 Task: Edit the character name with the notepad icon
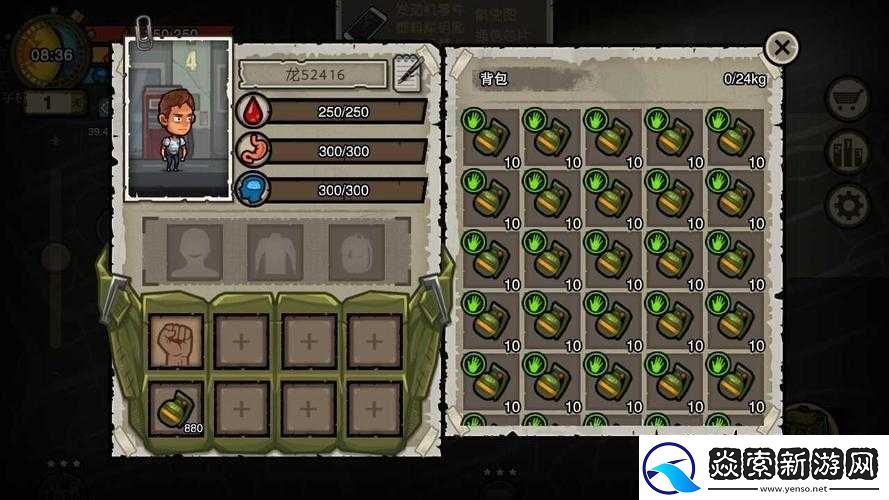pos(408,74)
